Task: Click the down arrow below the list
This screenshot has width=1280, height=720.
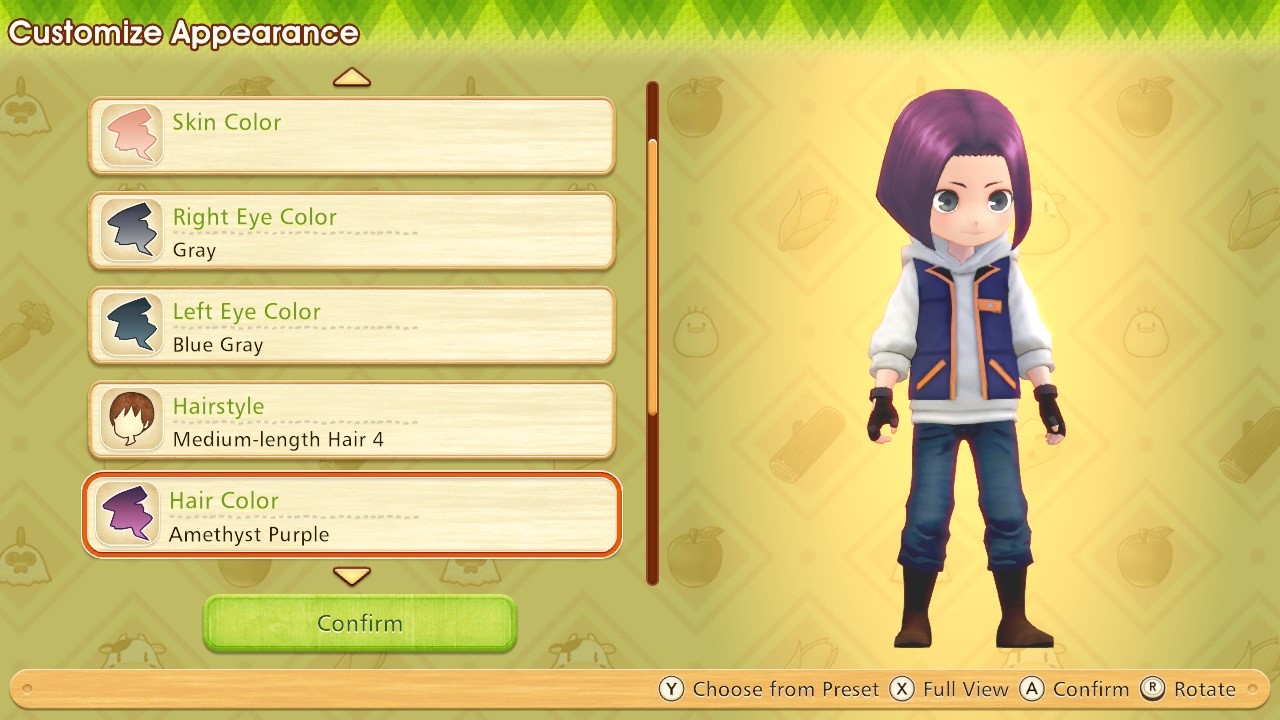Action: [x=352, y=576]
